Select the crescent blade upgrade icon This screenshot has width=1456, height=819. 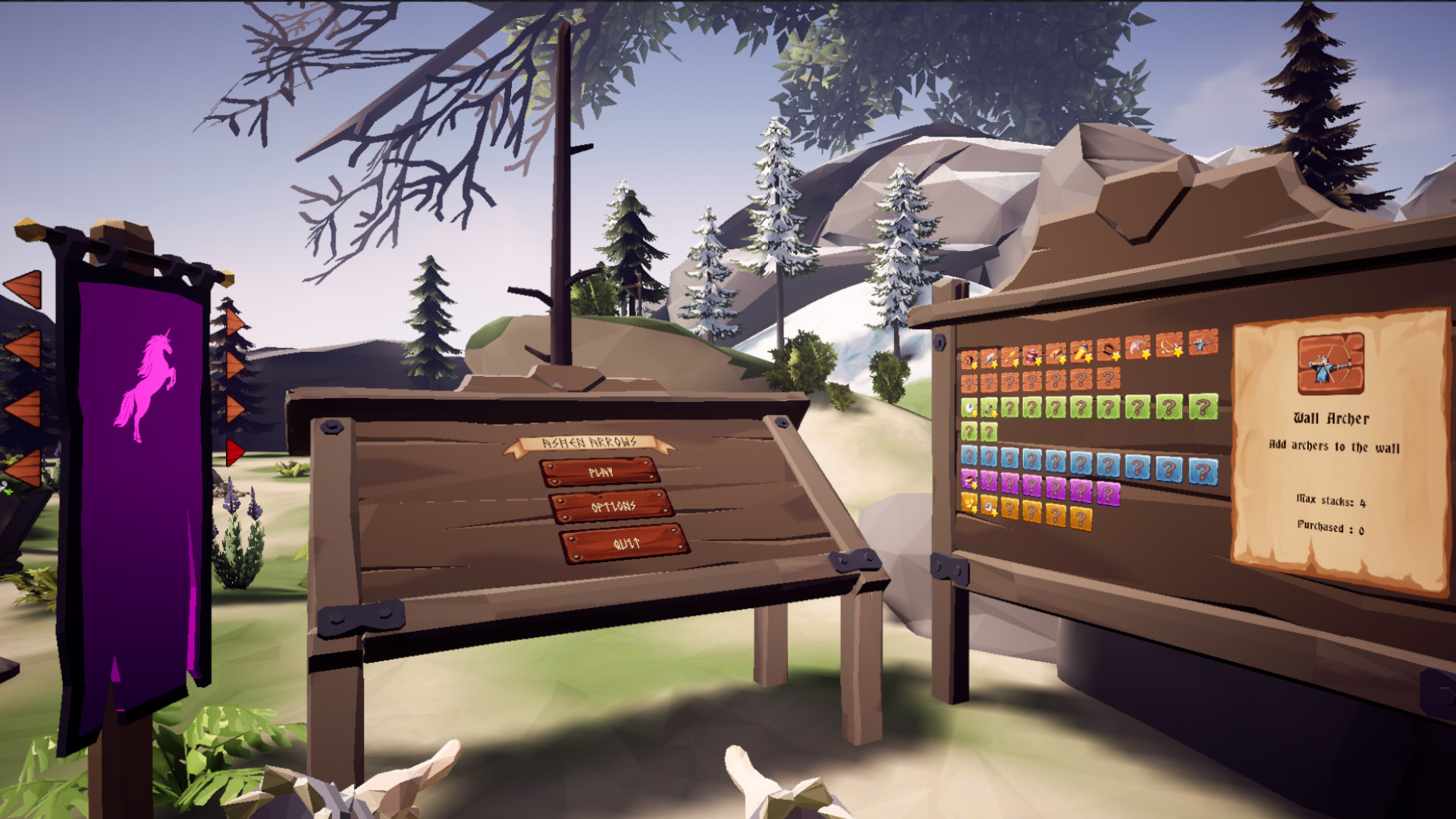pos(1137,347)
